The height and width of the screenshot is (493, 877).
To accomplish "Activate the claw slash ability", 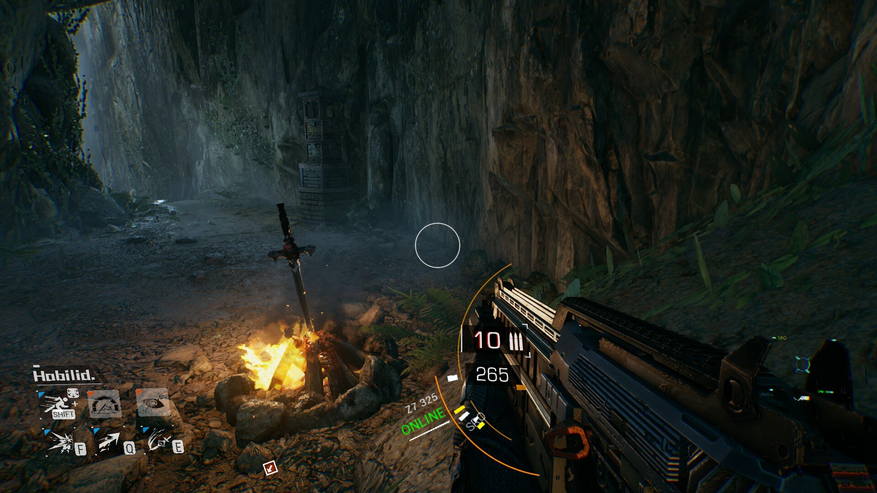I will 156,441.
